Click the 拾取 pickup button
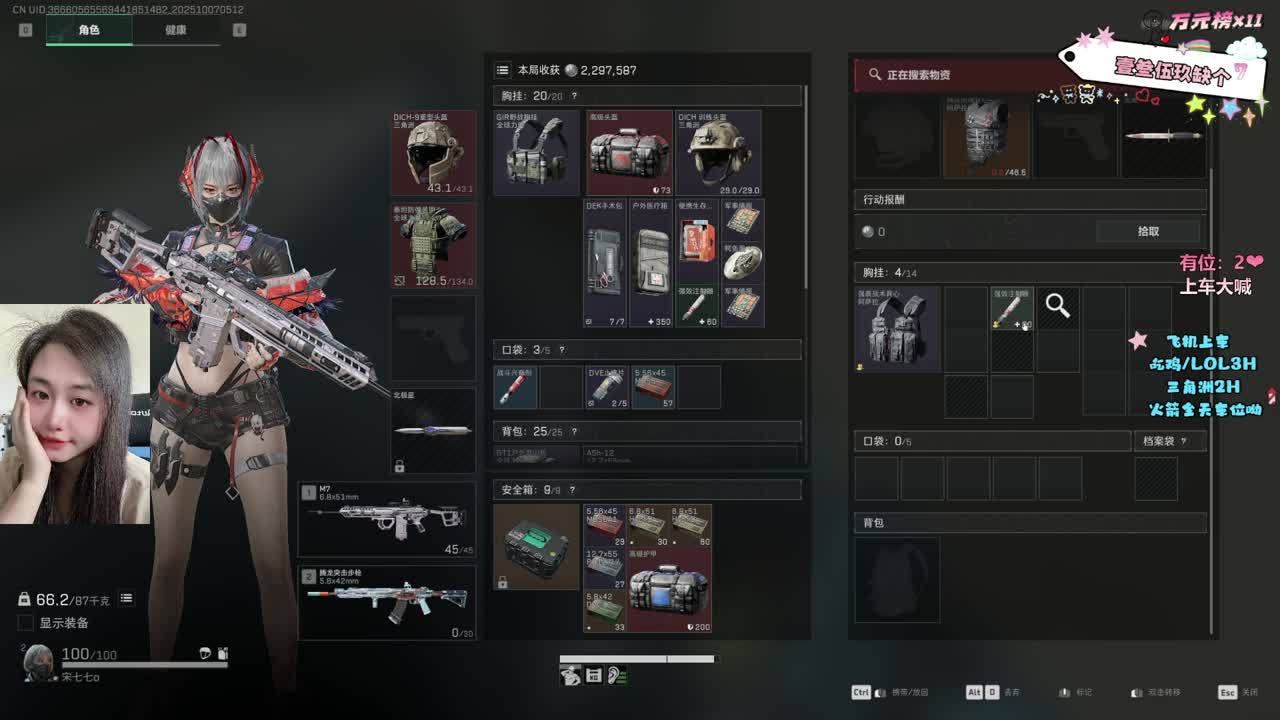The width and height of the screenshot is (1280, 720). point(1148,231)
